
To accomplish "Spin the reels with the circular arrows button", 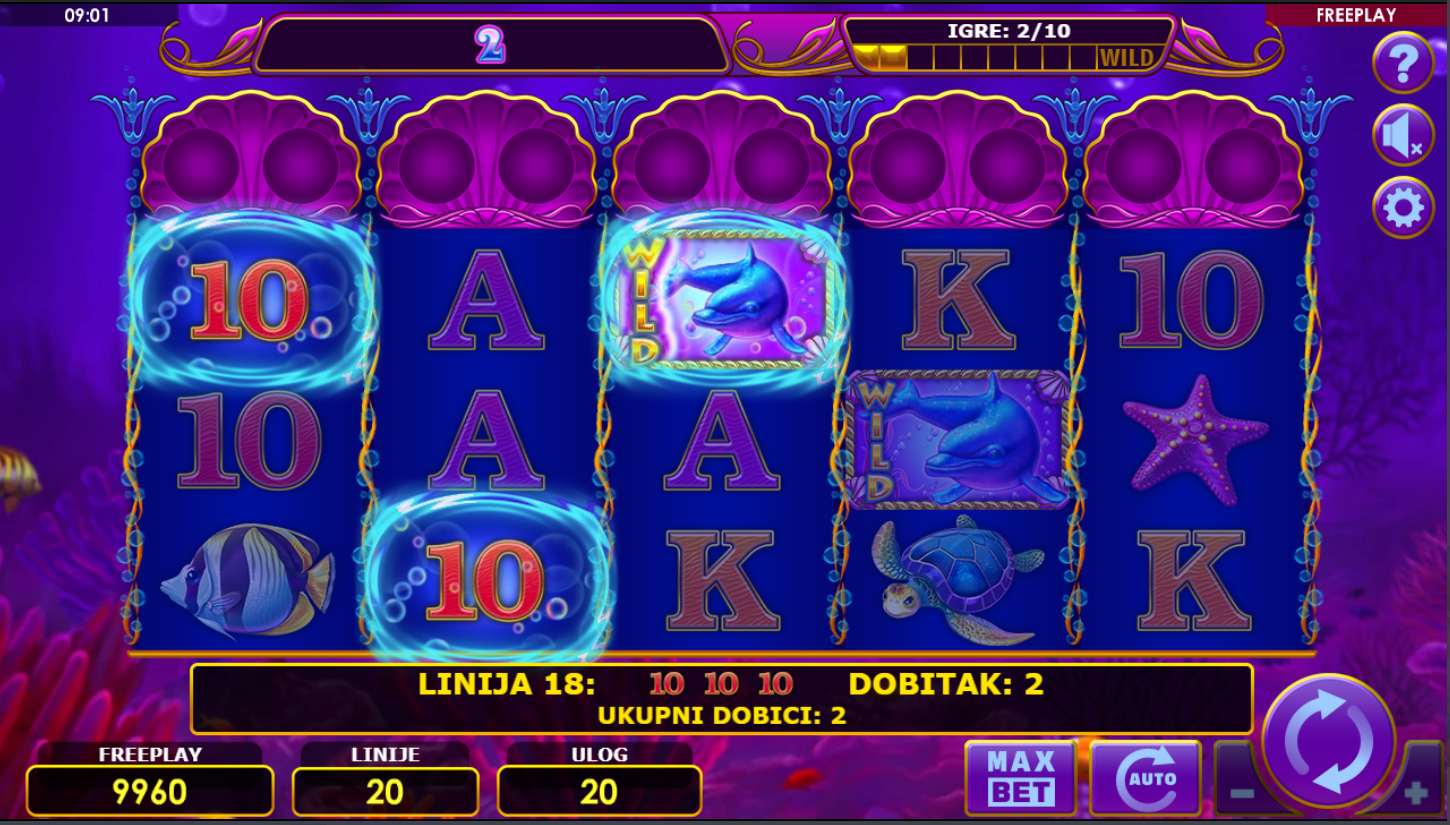I will (x=1328, y=742).
